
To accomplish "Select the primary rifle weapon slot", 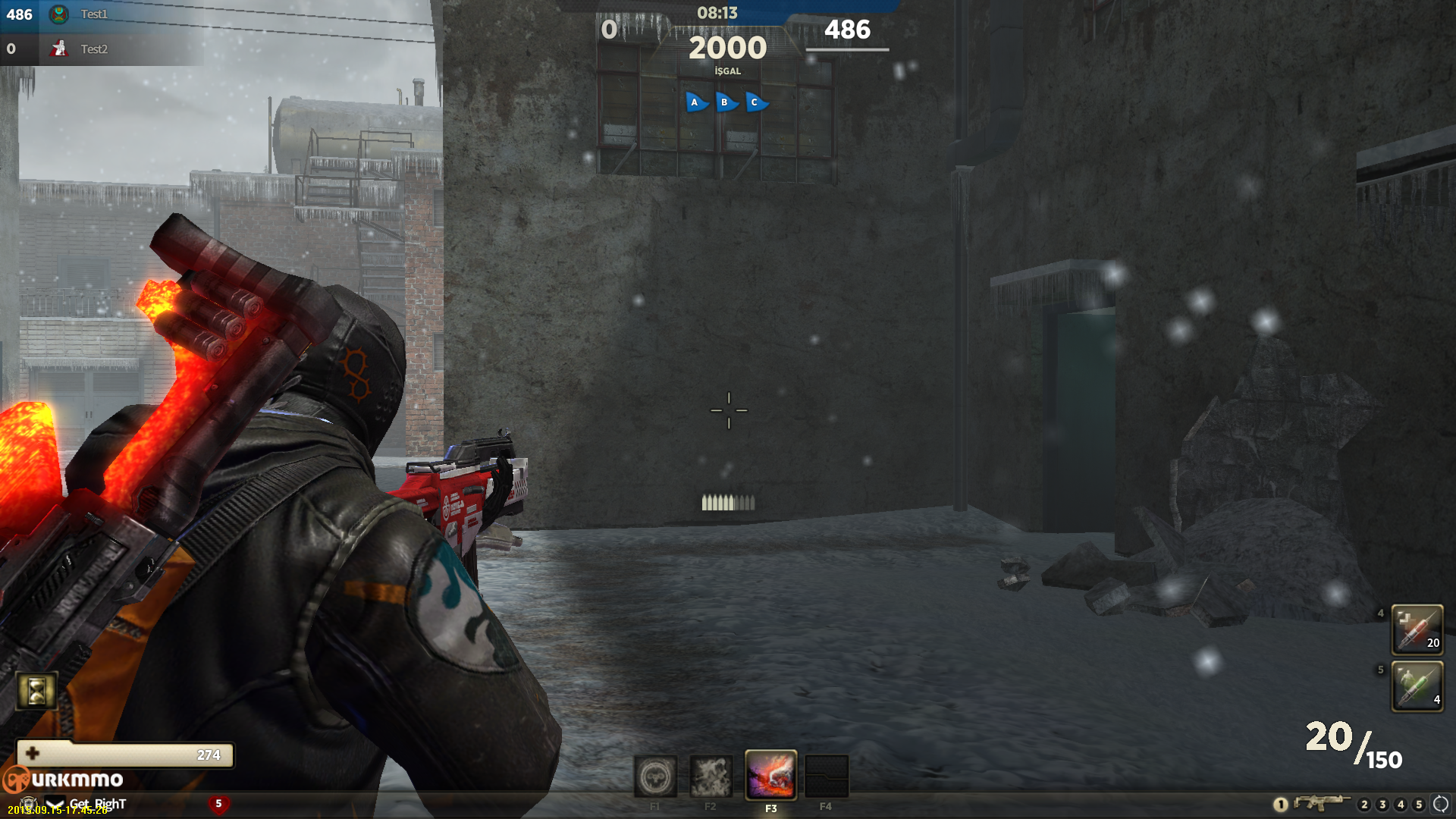I will [1321, 803].
